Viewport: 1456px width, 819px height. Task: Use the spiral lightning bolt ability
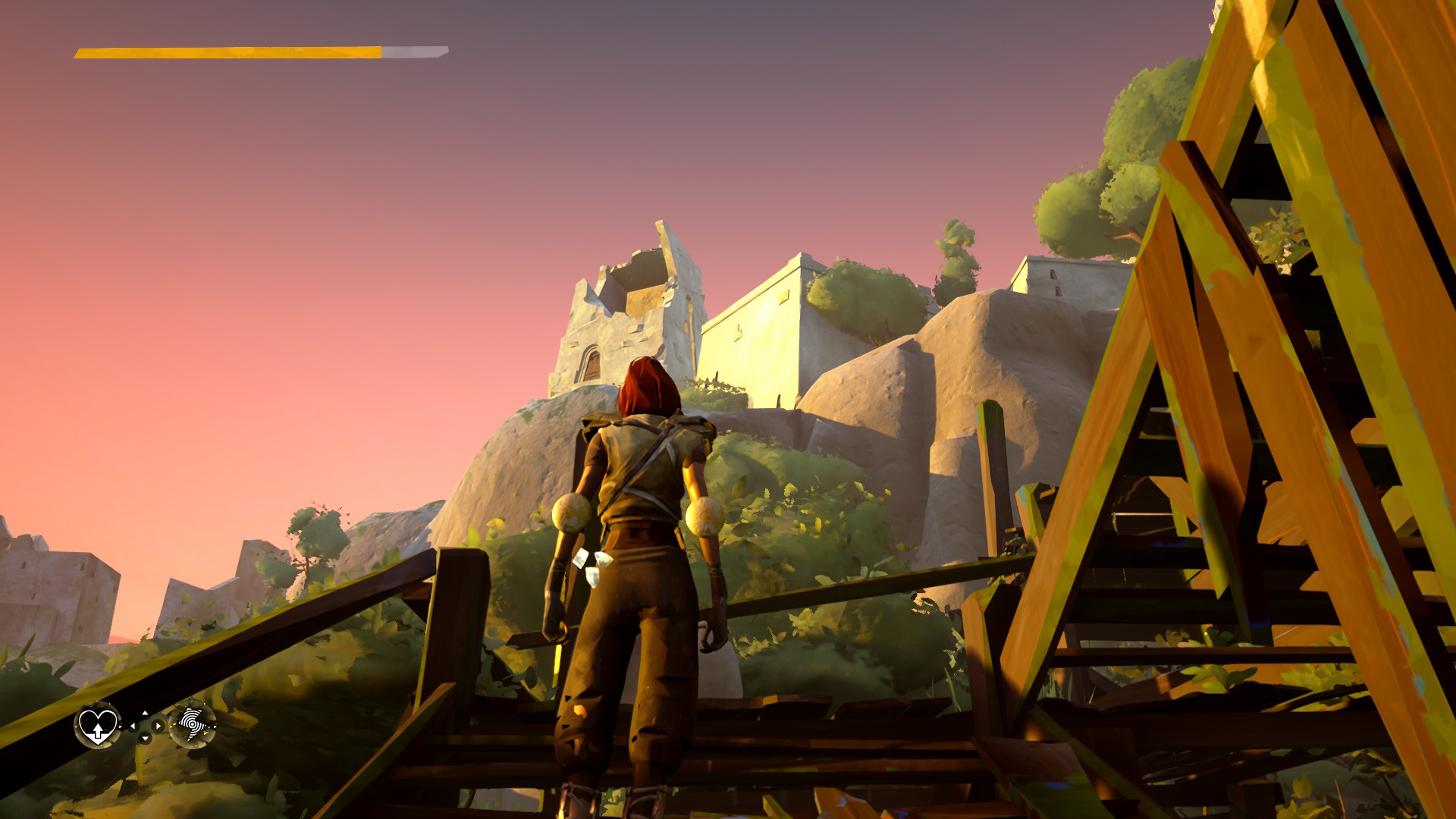[x=192, y=725]
